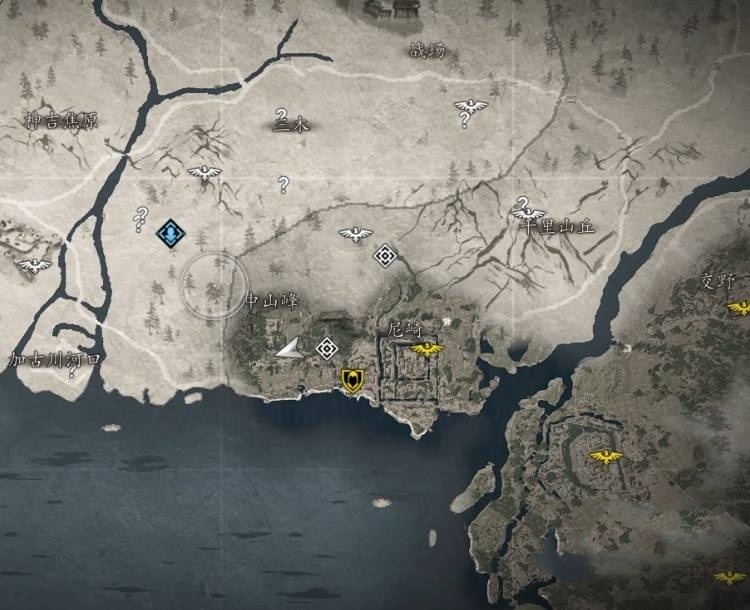The image size is (750, 610).
Task: Select the blue diamond fast travel marker
Action: click(x=171, y=233)
